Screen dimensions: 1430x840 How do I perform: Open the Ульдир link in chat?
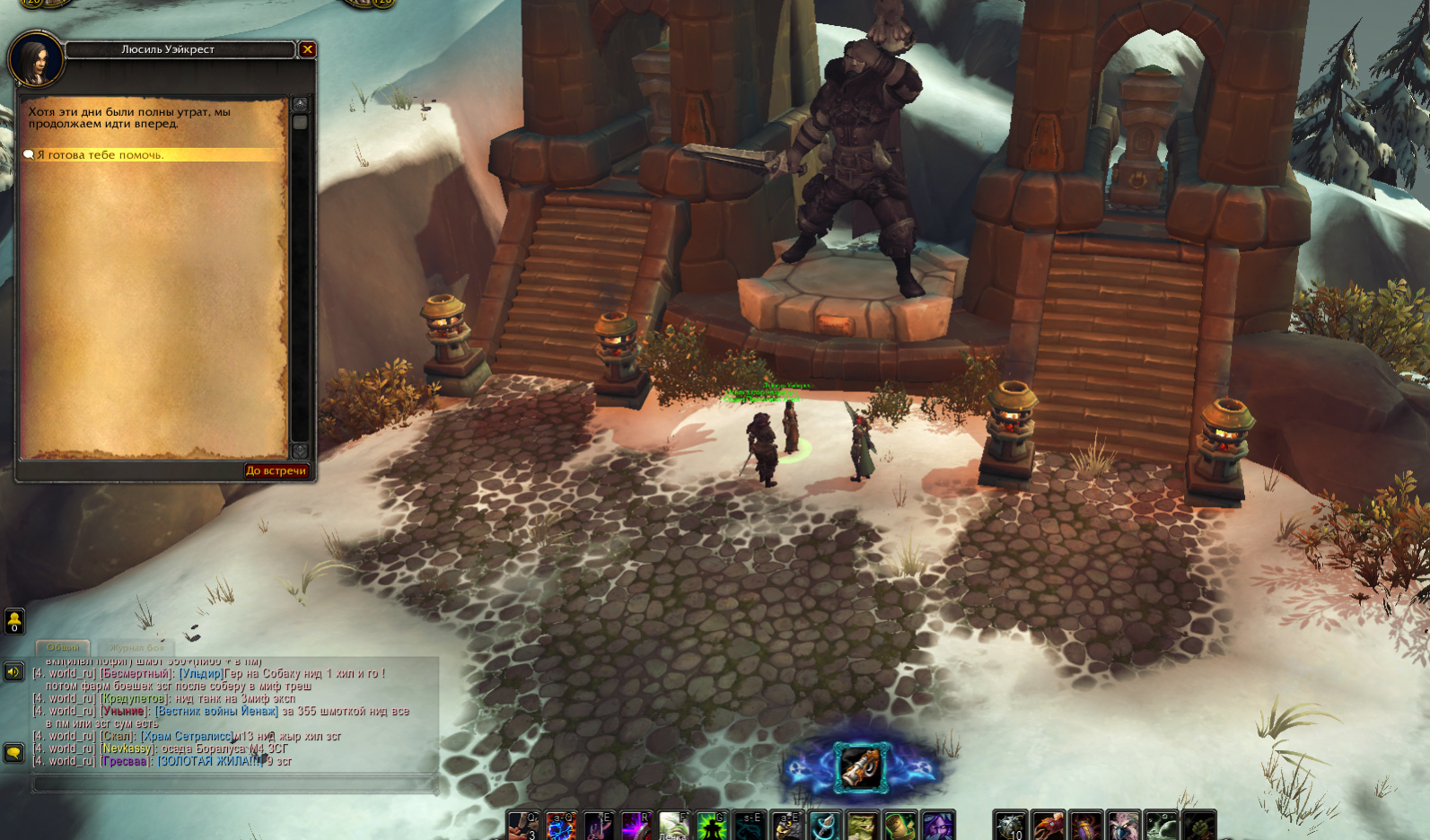point(201,673)
